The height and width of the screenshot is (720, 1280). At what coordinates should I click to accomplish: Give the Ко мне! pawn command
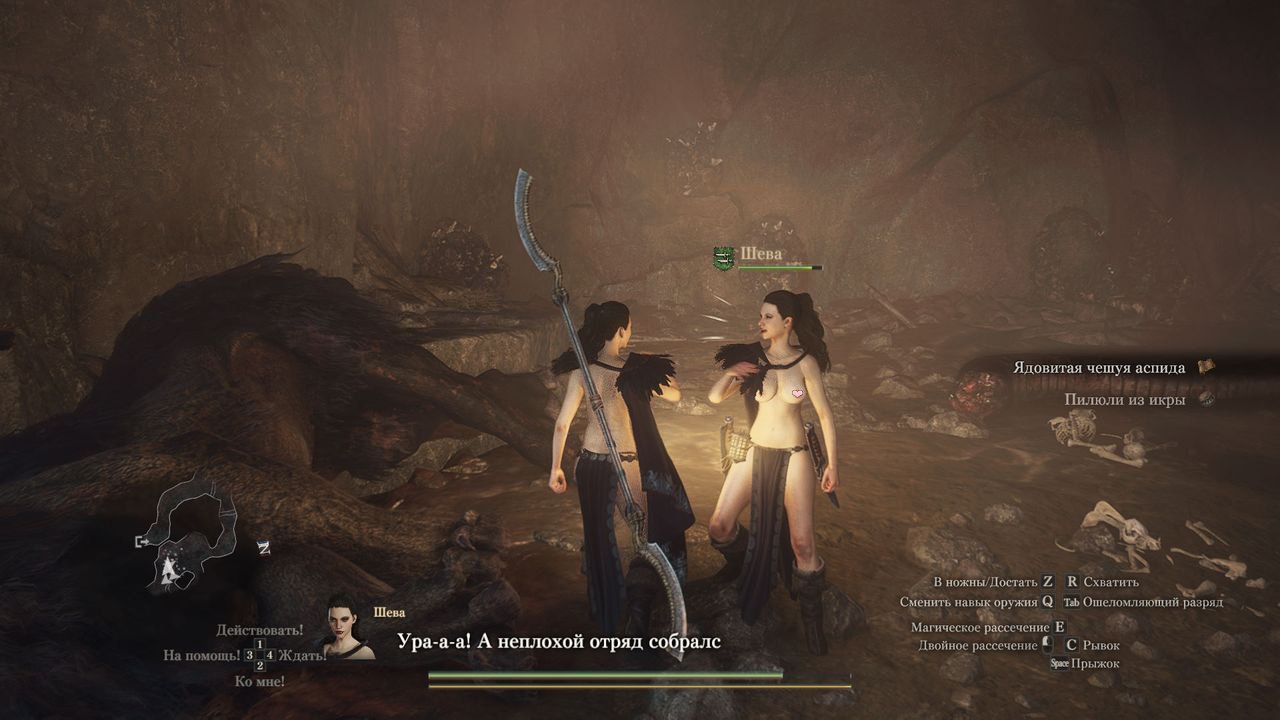pos(259,681)
